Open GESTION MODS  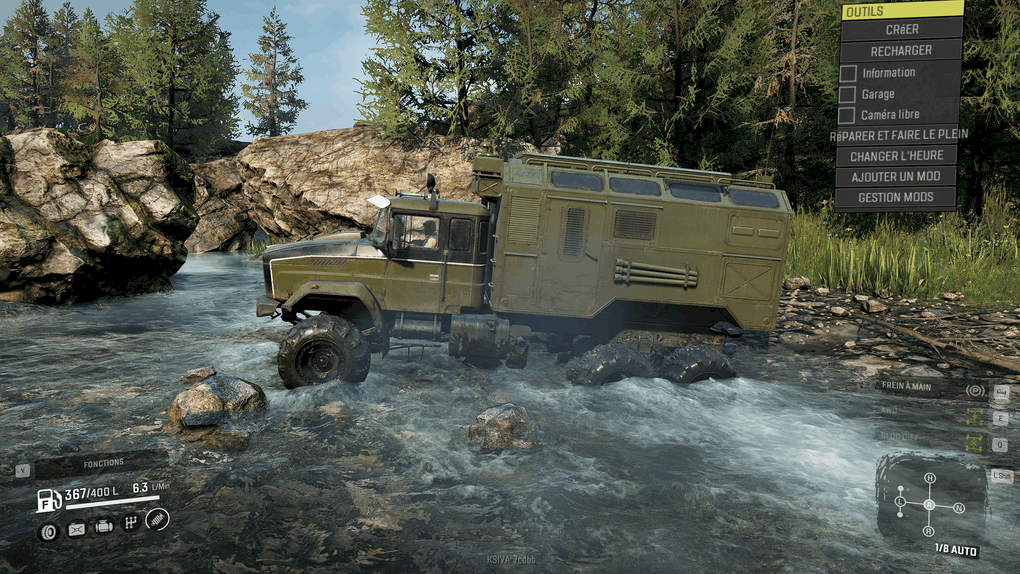click(x=895, y=198)
